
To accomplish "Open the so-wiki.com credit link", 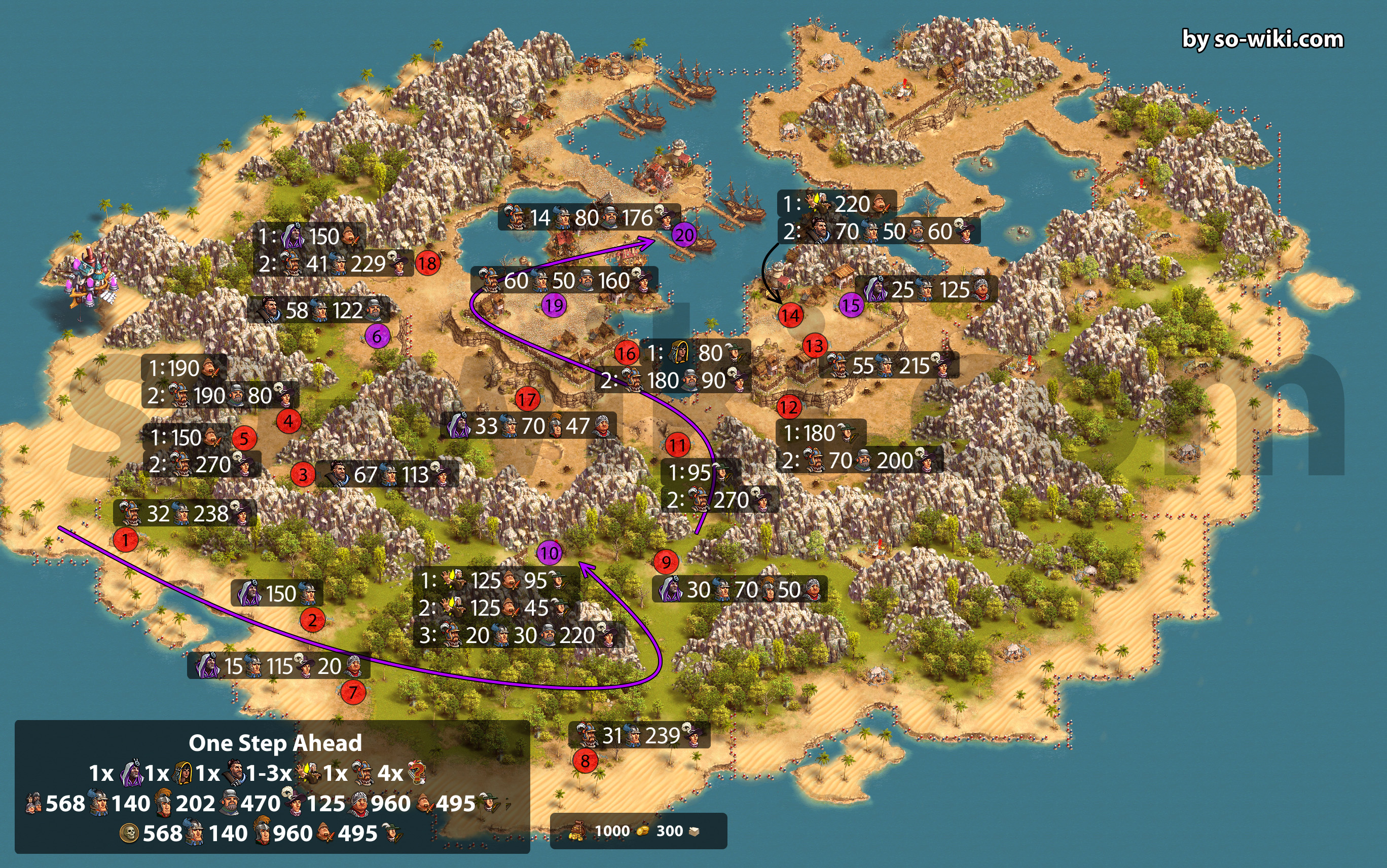I will [x=1262, y=39].
